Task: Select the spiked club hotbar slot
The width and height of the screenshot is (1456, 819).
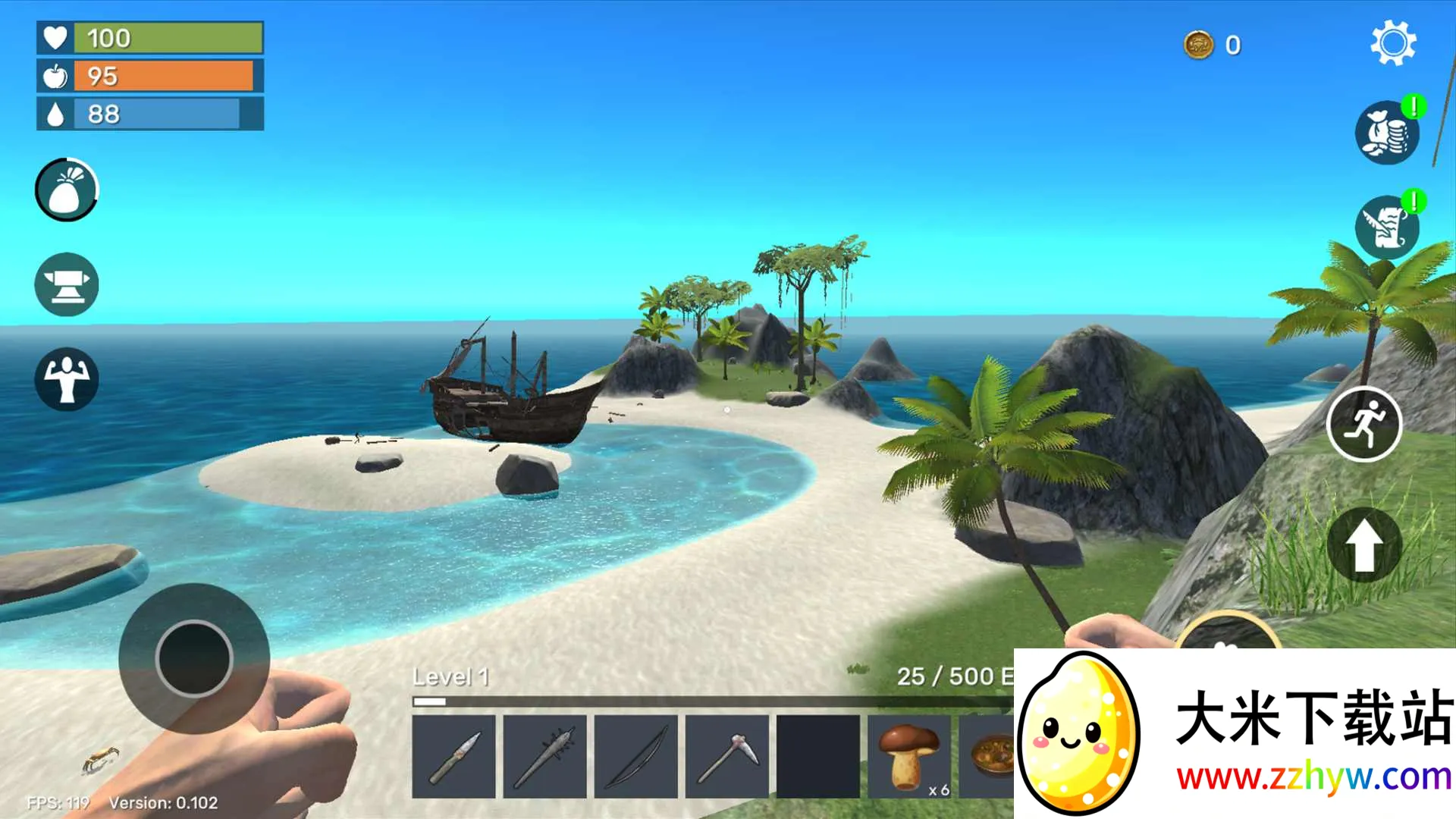Action: [x=544, y=757]
